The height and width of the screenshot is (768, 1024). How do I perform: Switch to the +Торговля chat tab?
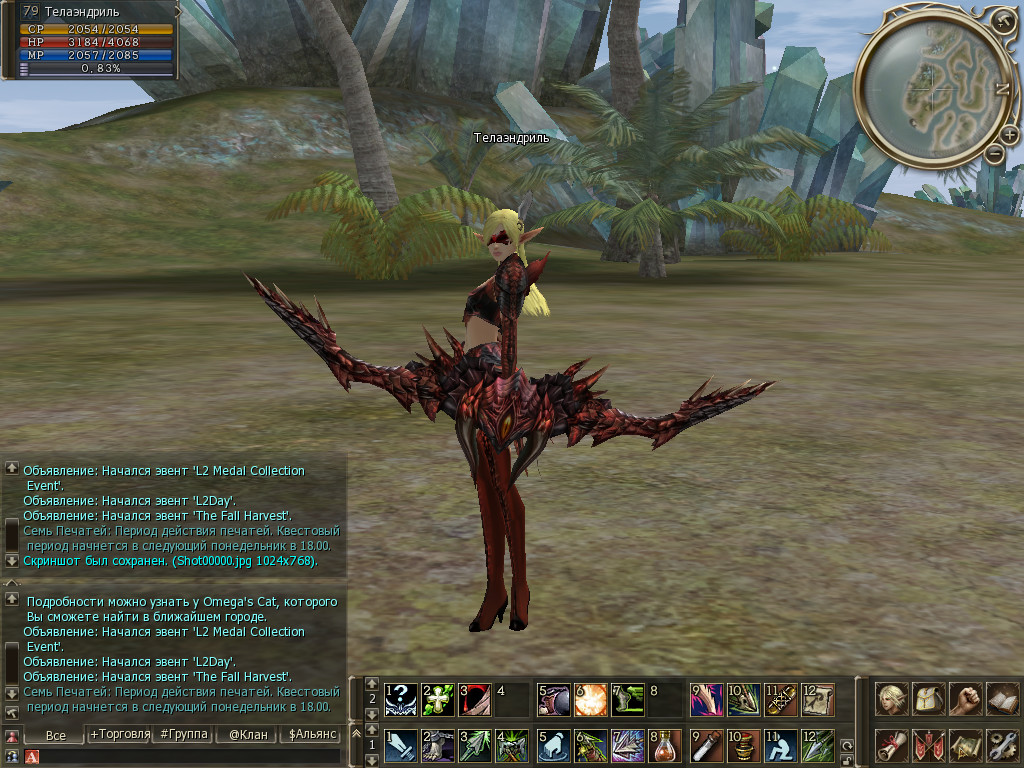119,735
